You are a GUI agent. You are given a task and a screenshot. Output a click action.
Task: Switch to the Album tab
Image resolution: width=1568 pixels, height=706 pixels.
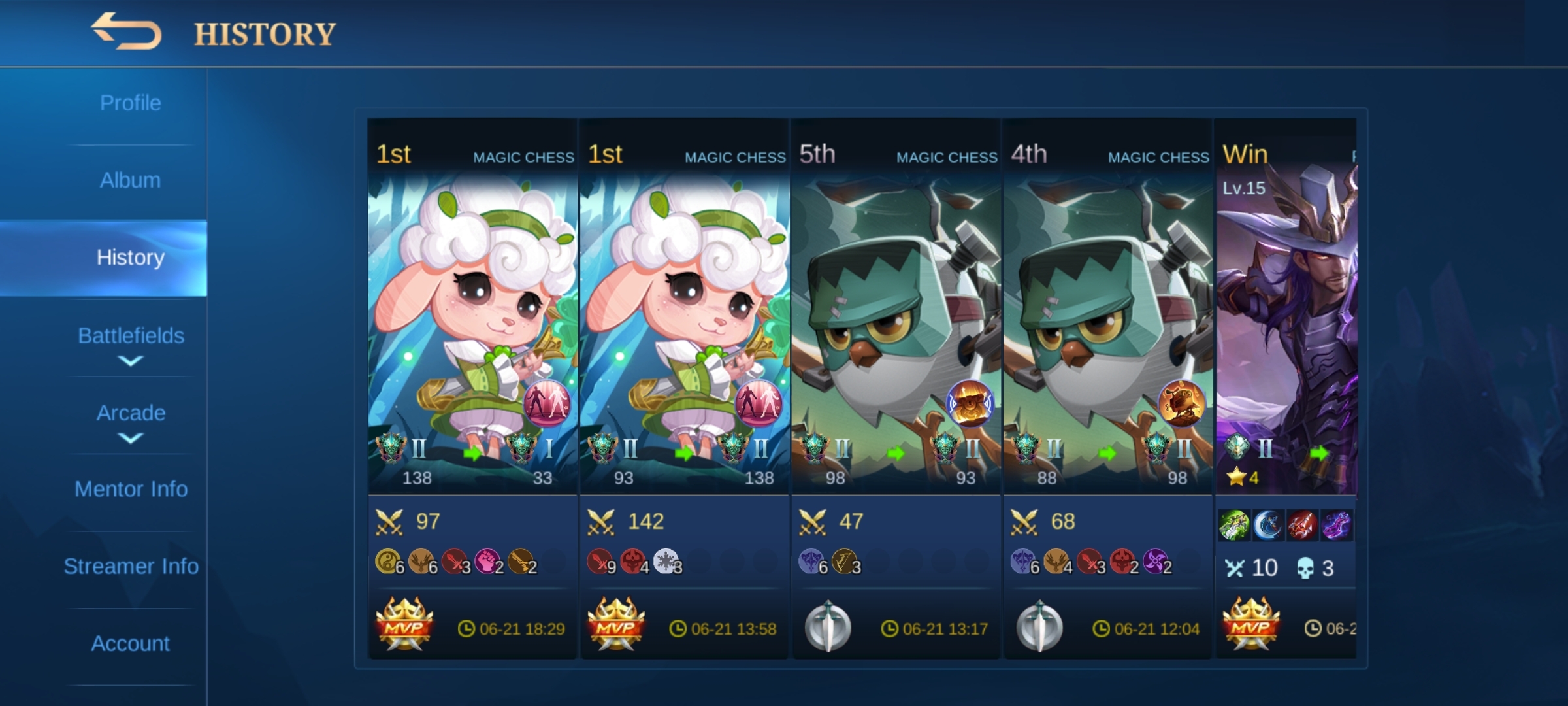[x=130, y=180]
